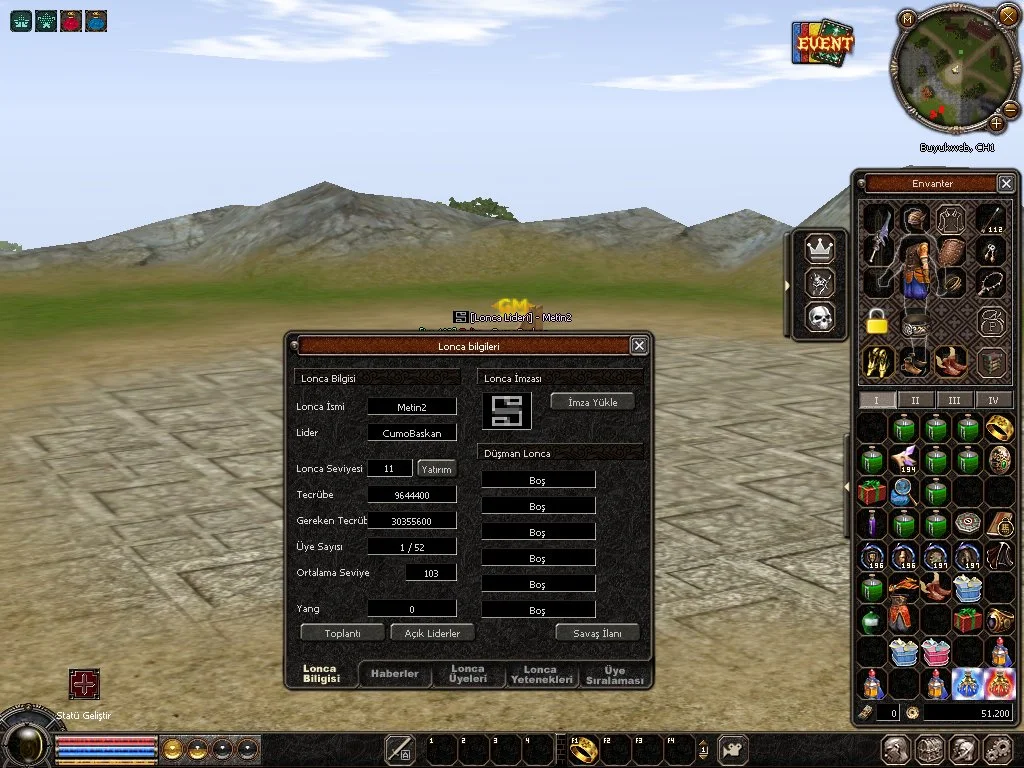Close the Lonca bilgileri guild window
Image resolution: width=1024 pixels, height=768 pixels.
pos(639,346)
